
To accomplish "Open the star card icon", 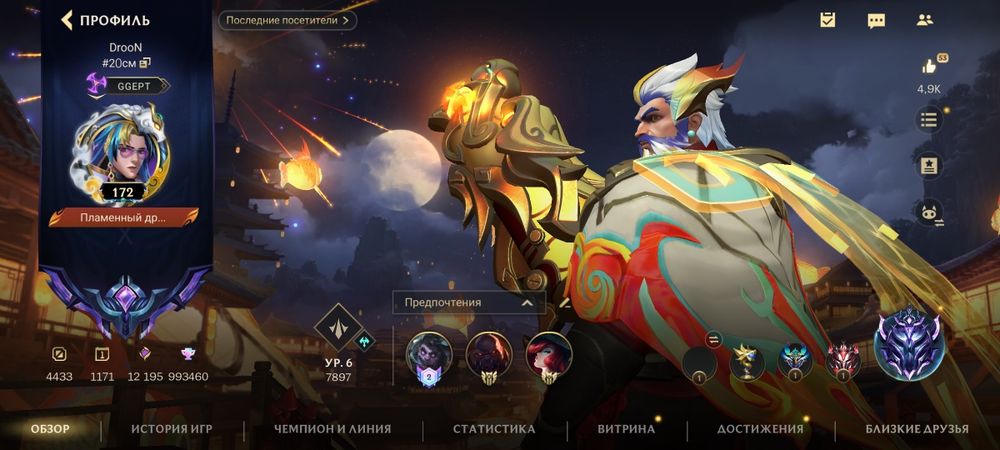I will point(929,165).
